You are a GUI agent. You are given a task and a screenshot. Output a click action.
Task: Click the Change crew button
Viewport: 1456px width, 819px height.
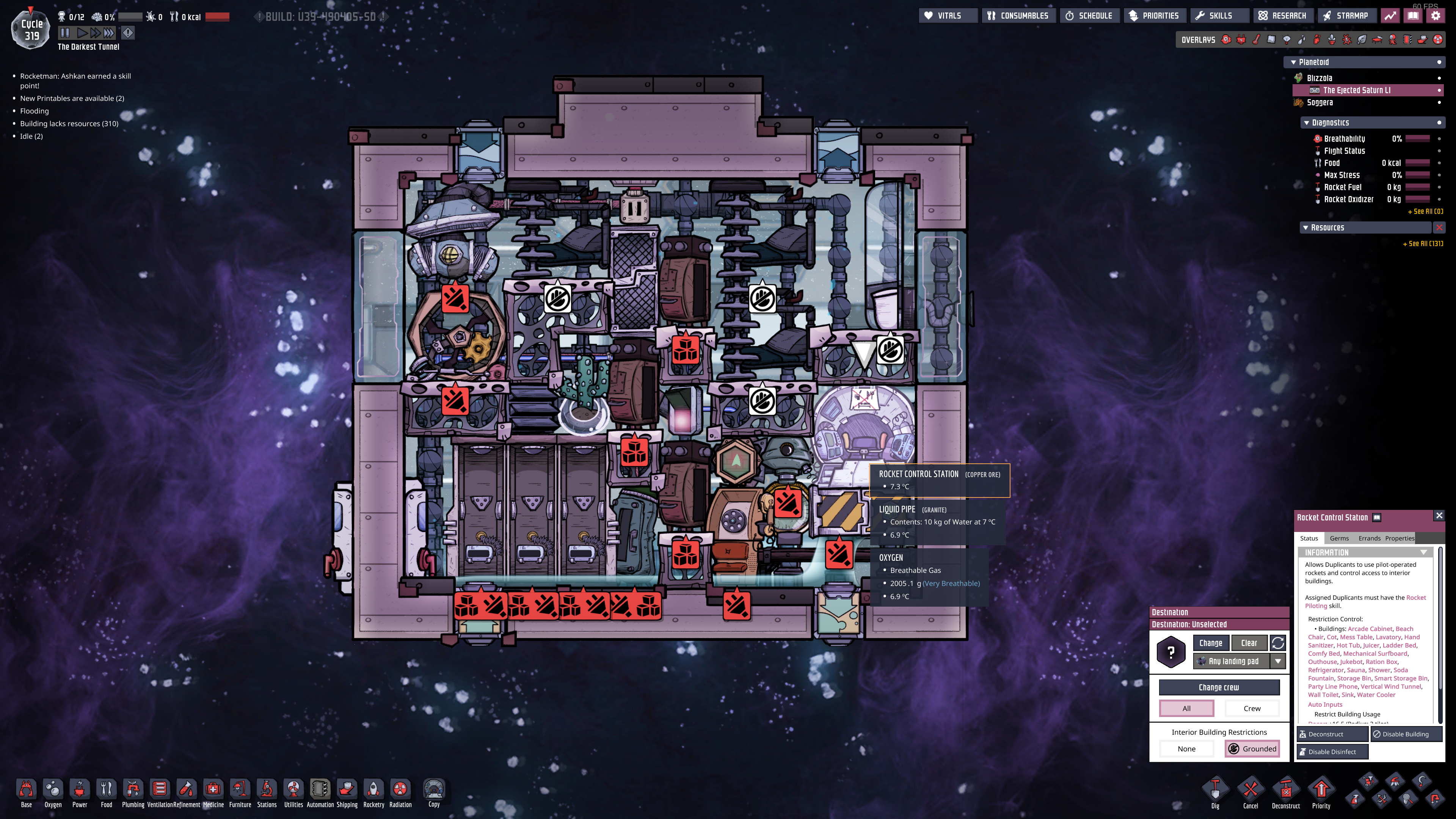(1219, 687)
